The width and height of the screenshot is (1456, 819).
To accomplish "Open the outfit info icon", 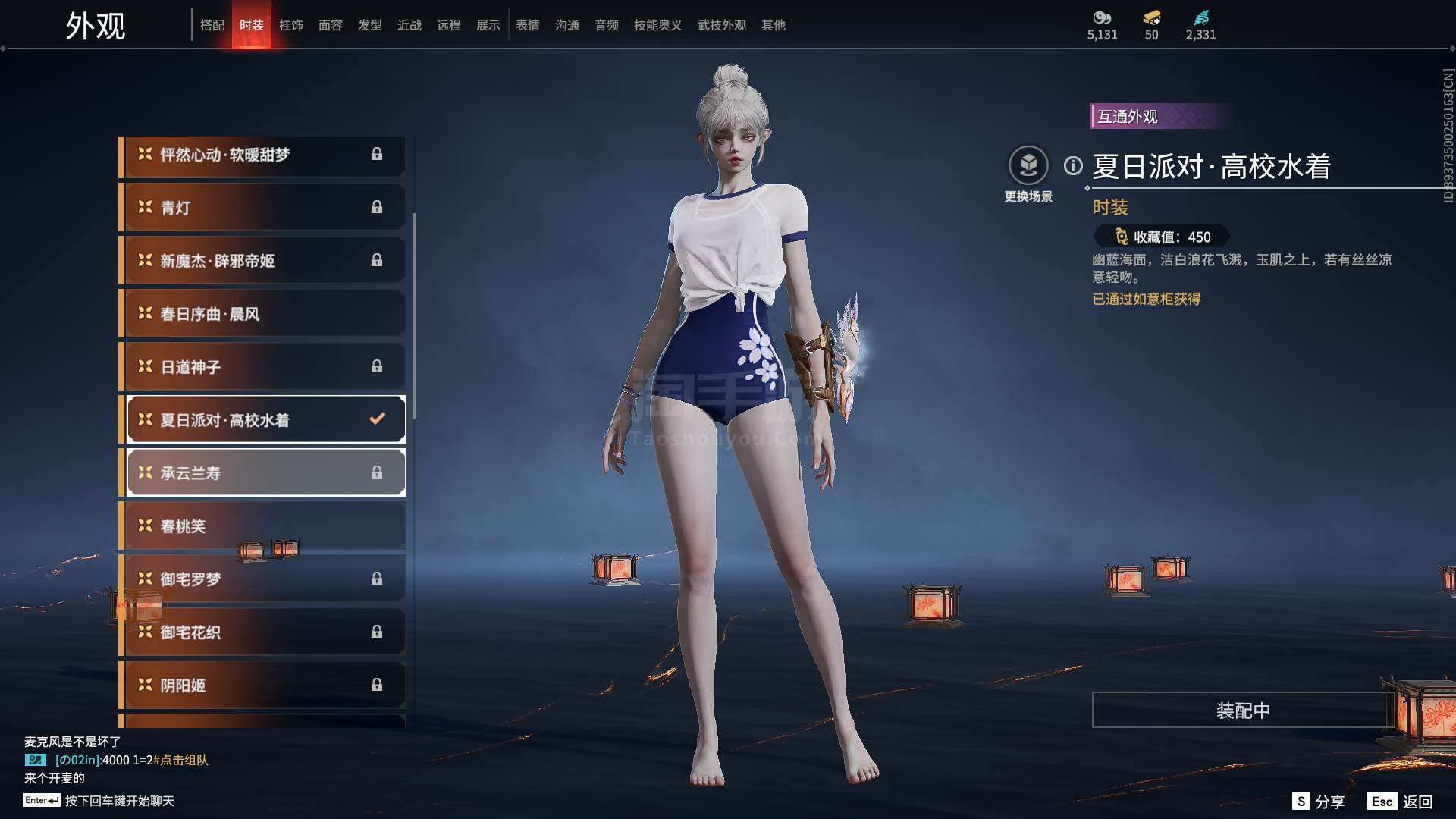I will 1073,165.
